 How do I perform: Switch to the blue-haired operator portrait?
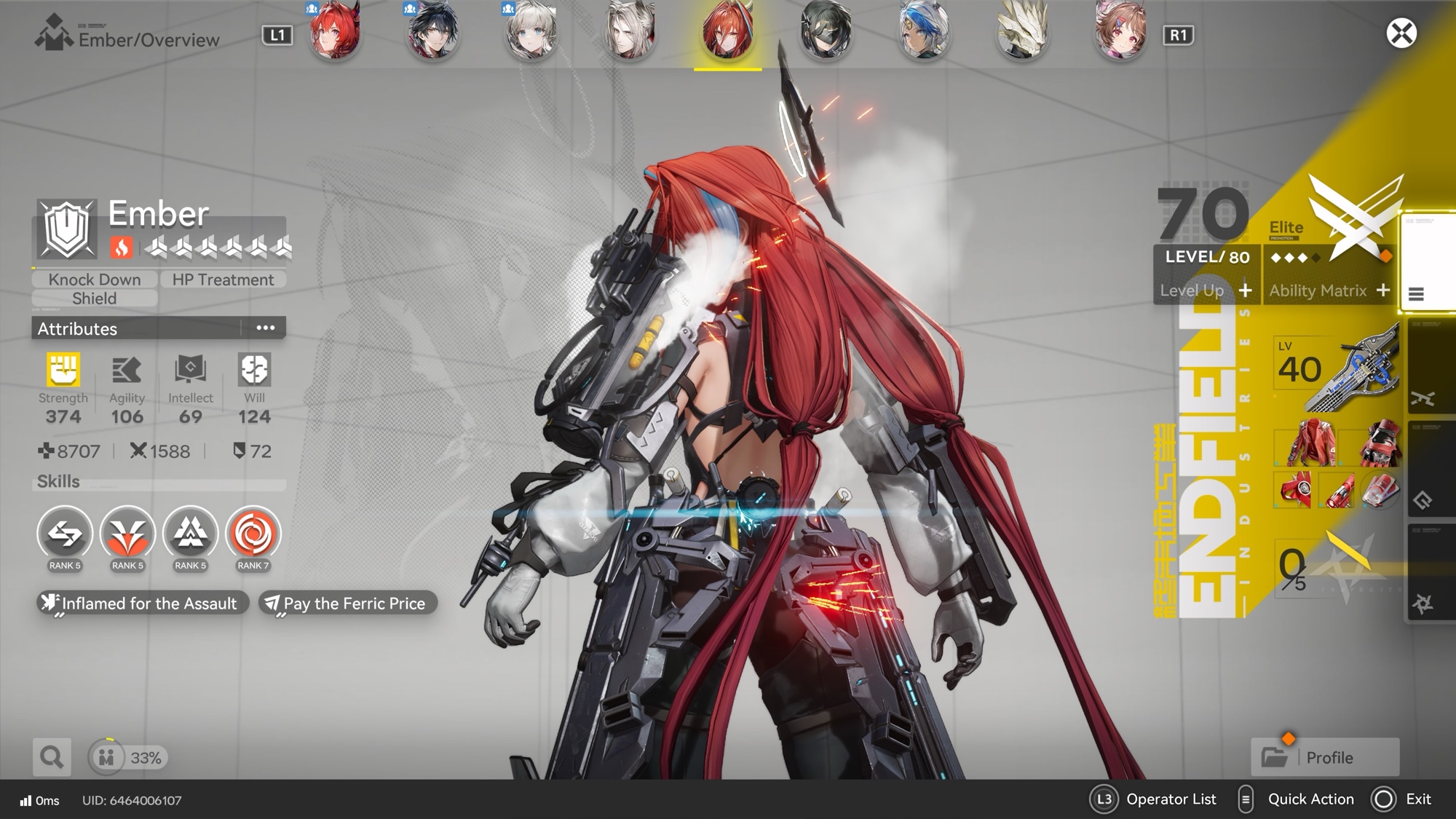tap(924, 31)
